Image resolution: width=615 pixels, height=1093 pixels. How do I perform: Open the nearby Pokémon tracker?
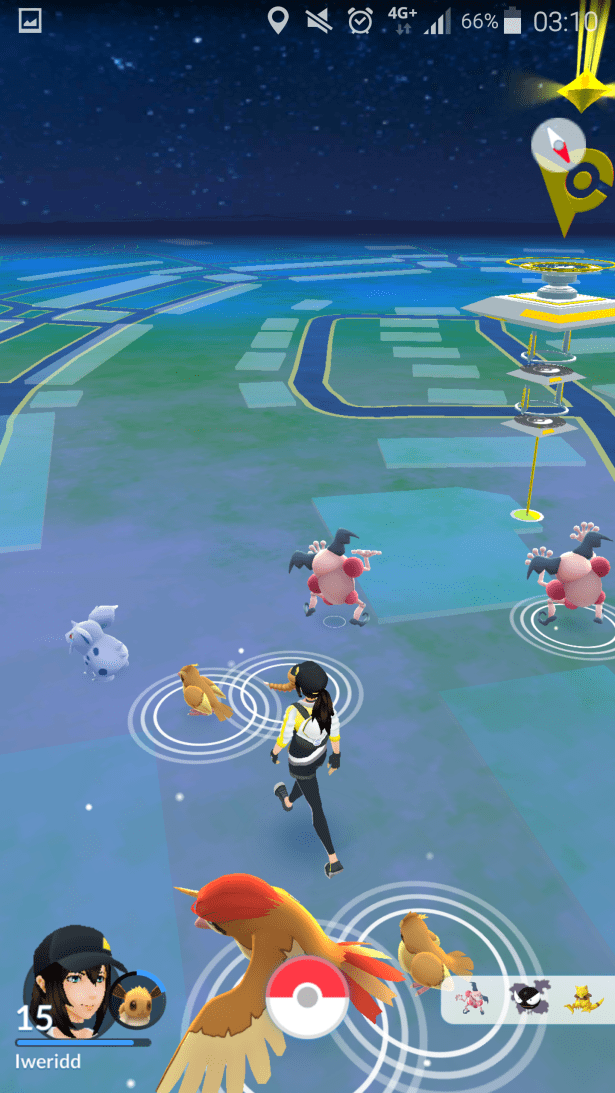tap(528, 998)
